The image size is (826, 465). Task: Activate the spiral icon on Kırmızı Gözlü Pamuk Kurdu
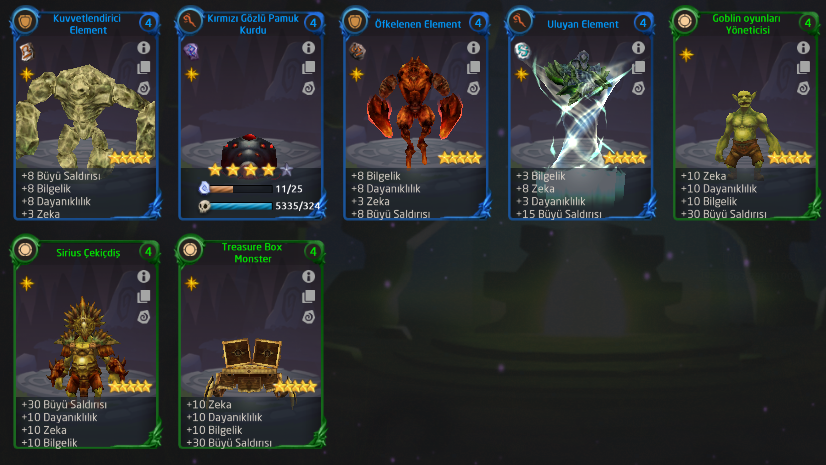point(308,88)
